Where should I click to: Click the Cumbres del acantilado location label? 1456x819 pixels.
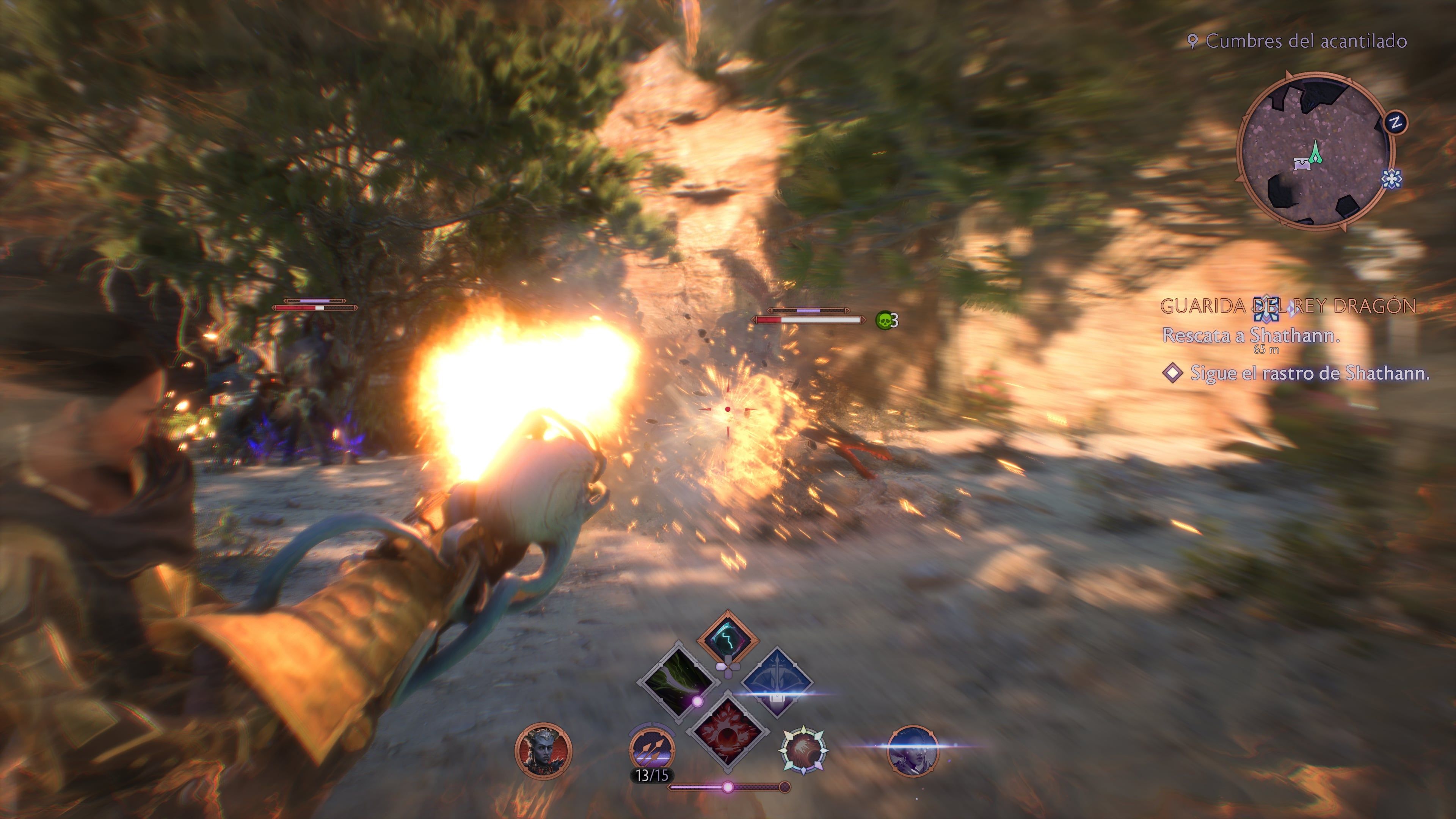pos(1305,41)
